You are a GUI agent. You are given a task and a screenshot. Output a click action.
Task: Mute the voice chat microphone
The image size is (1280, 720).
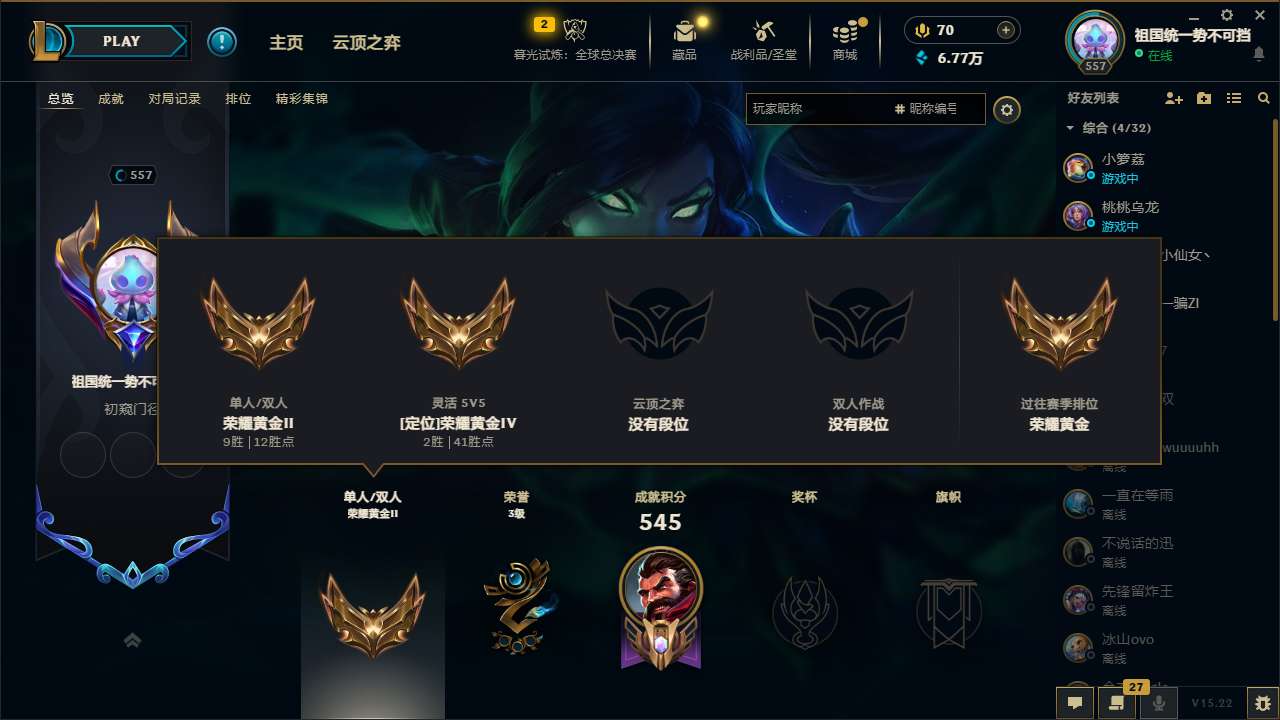[x=1157, y=703]
